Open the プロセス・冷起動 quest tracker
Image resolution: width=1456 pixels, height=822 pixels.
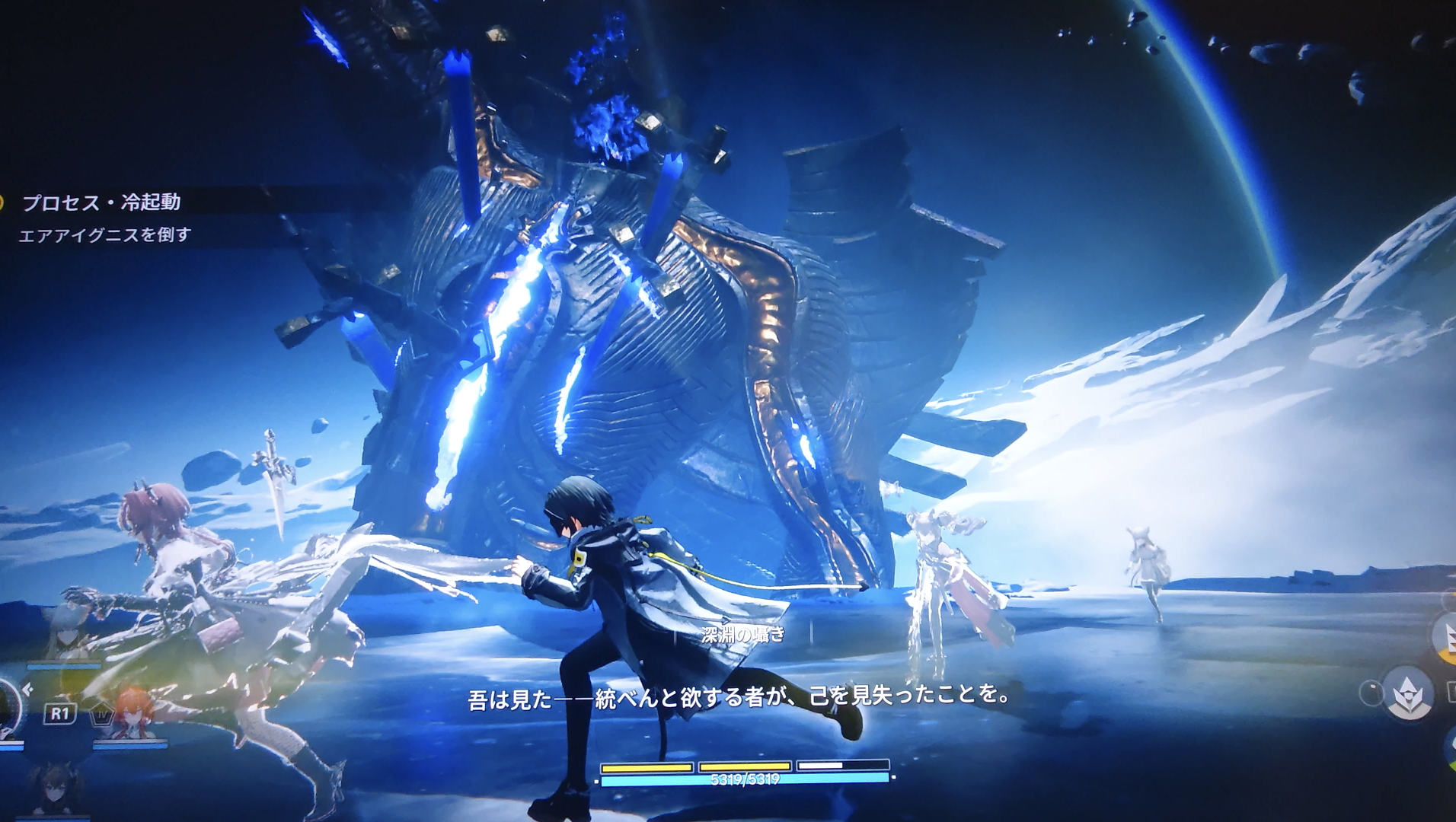[x=101, y=202]
